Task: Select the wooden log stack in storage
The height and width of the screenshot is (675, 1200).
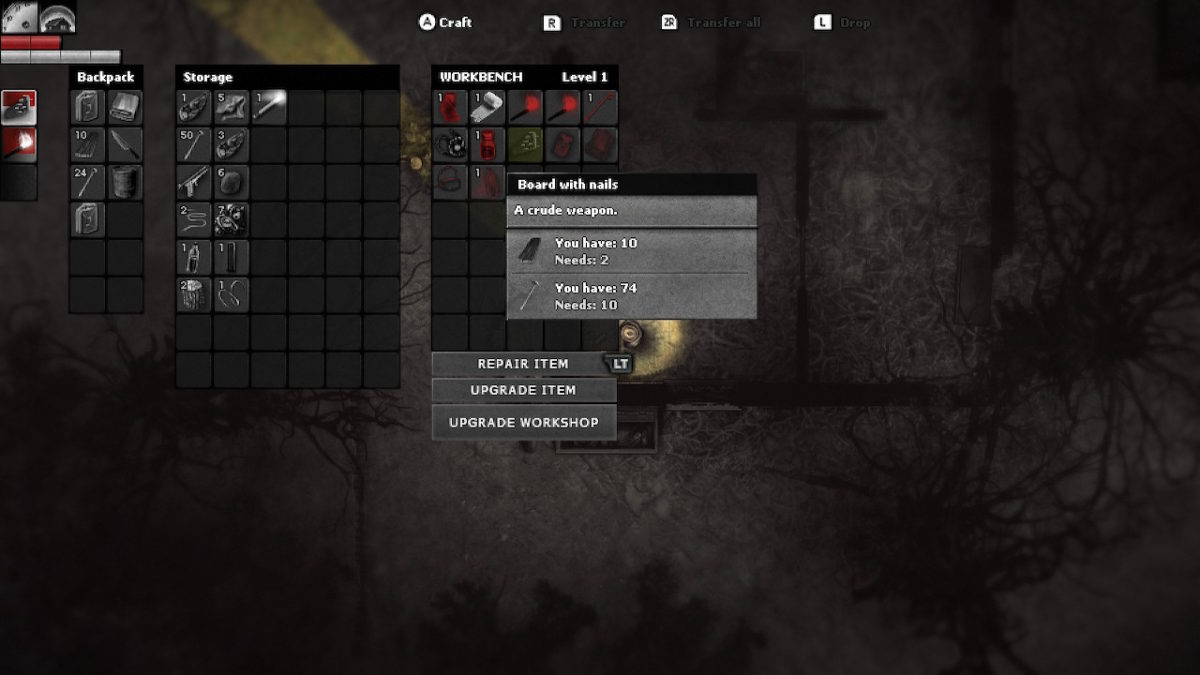Action: tap(194, 294)
